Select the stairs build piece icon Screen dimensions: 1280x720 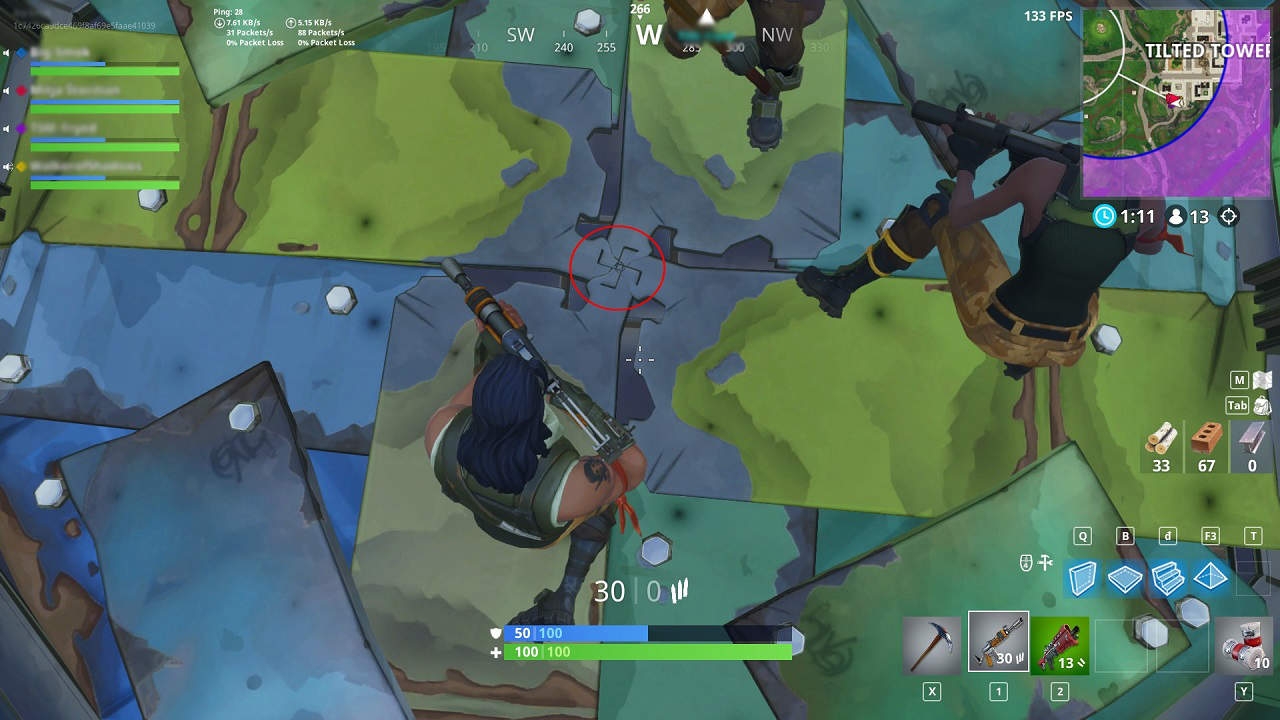click(1166, 578)
